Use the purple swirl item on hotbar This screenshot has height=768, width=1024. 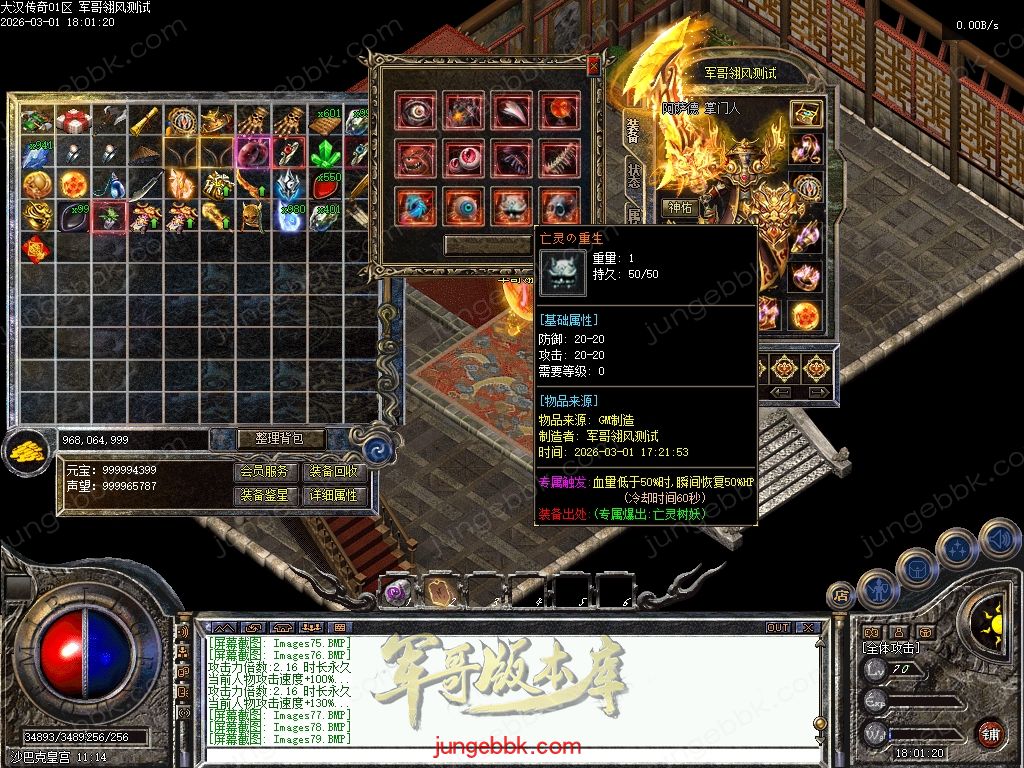coord(398,592)
